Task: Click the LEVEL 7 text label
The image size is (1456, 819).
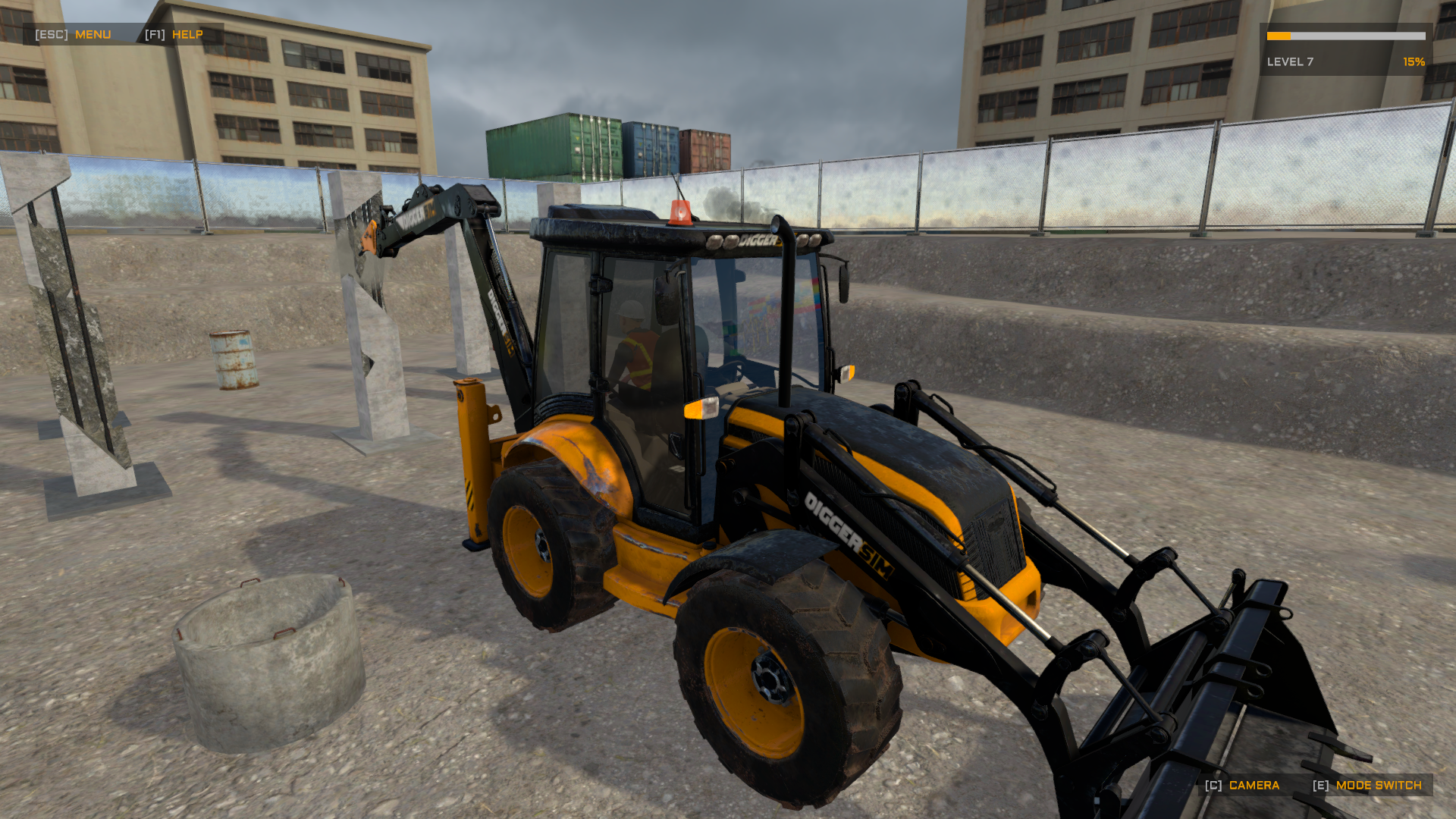Action: coord(1289,63)
